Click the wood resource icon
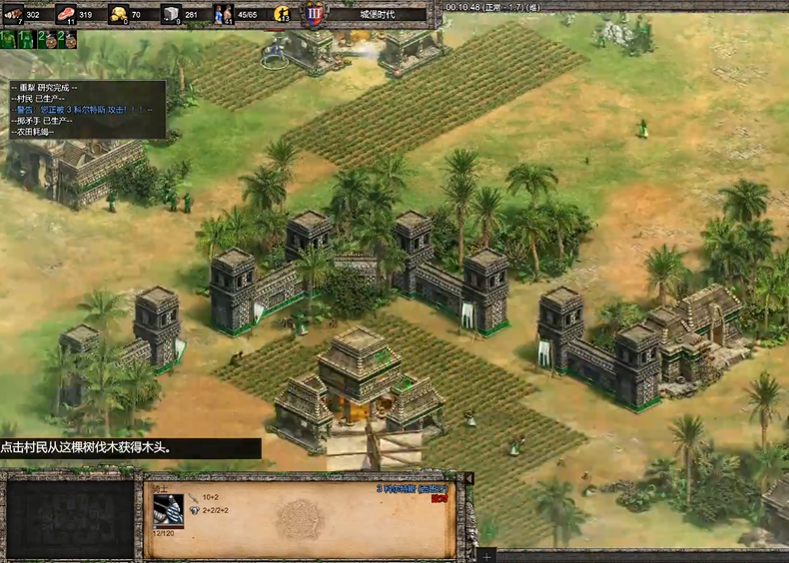This screenshot has height=563, width=789. [13, 14]
